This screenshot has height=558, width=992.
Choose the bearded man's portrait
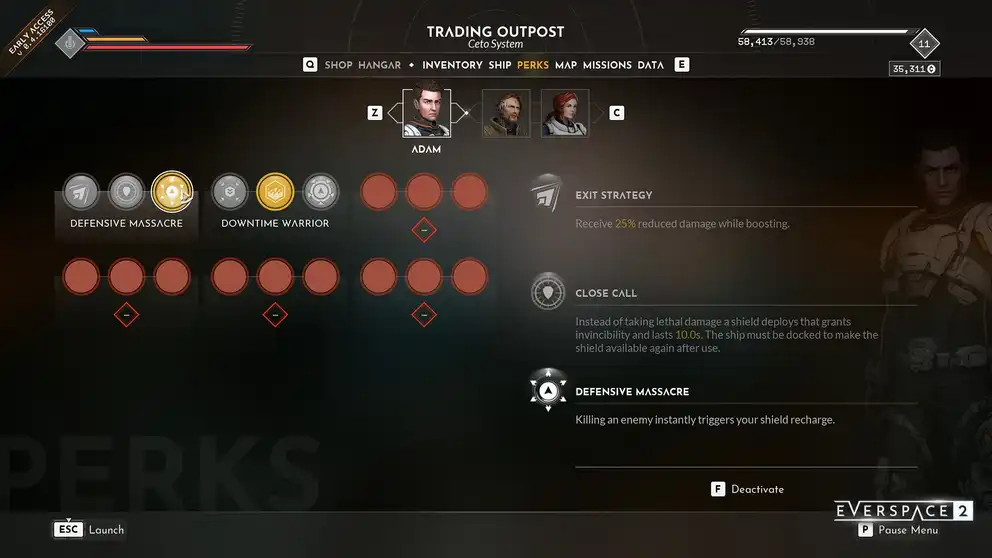(506, 113)
